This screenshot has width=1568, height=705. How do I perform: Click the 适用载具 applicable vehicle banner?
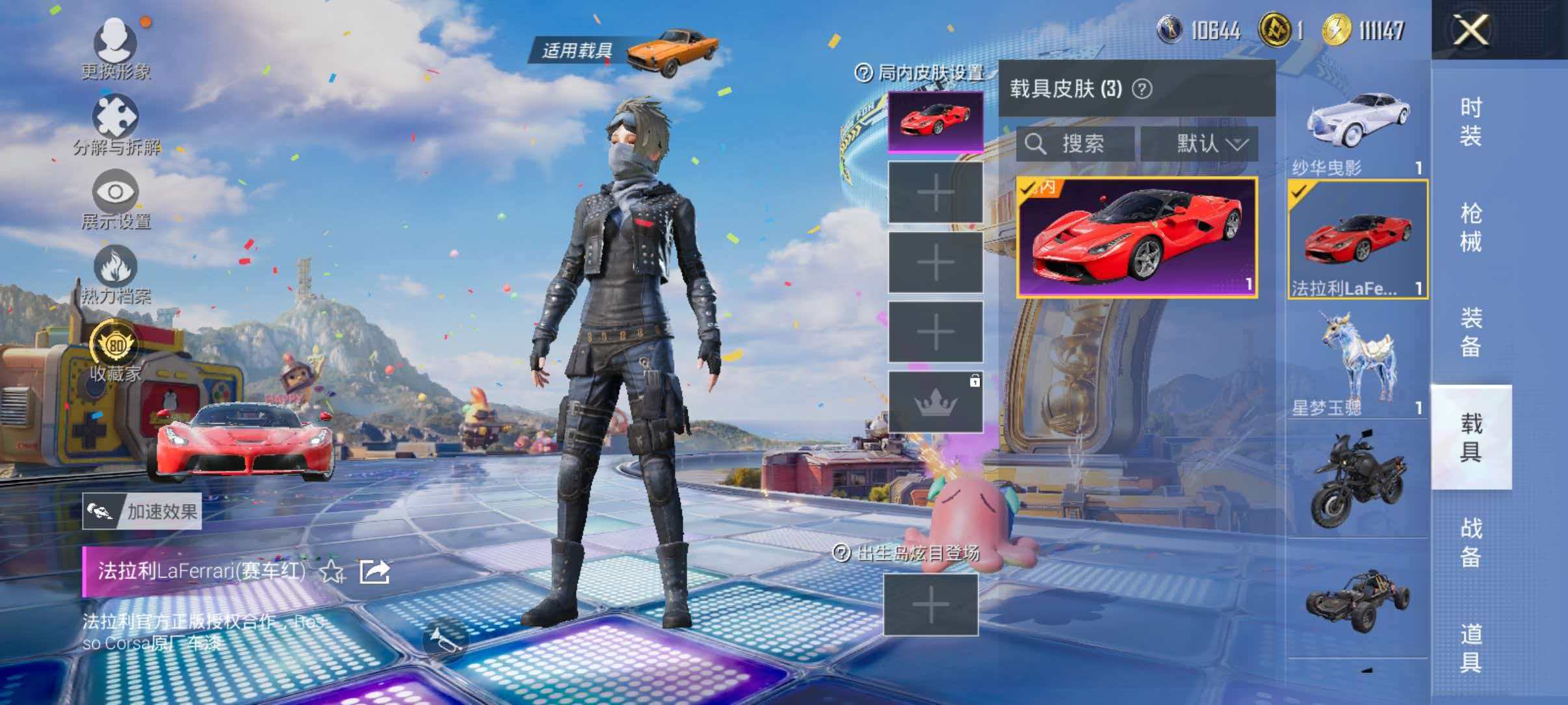point(577,49)
